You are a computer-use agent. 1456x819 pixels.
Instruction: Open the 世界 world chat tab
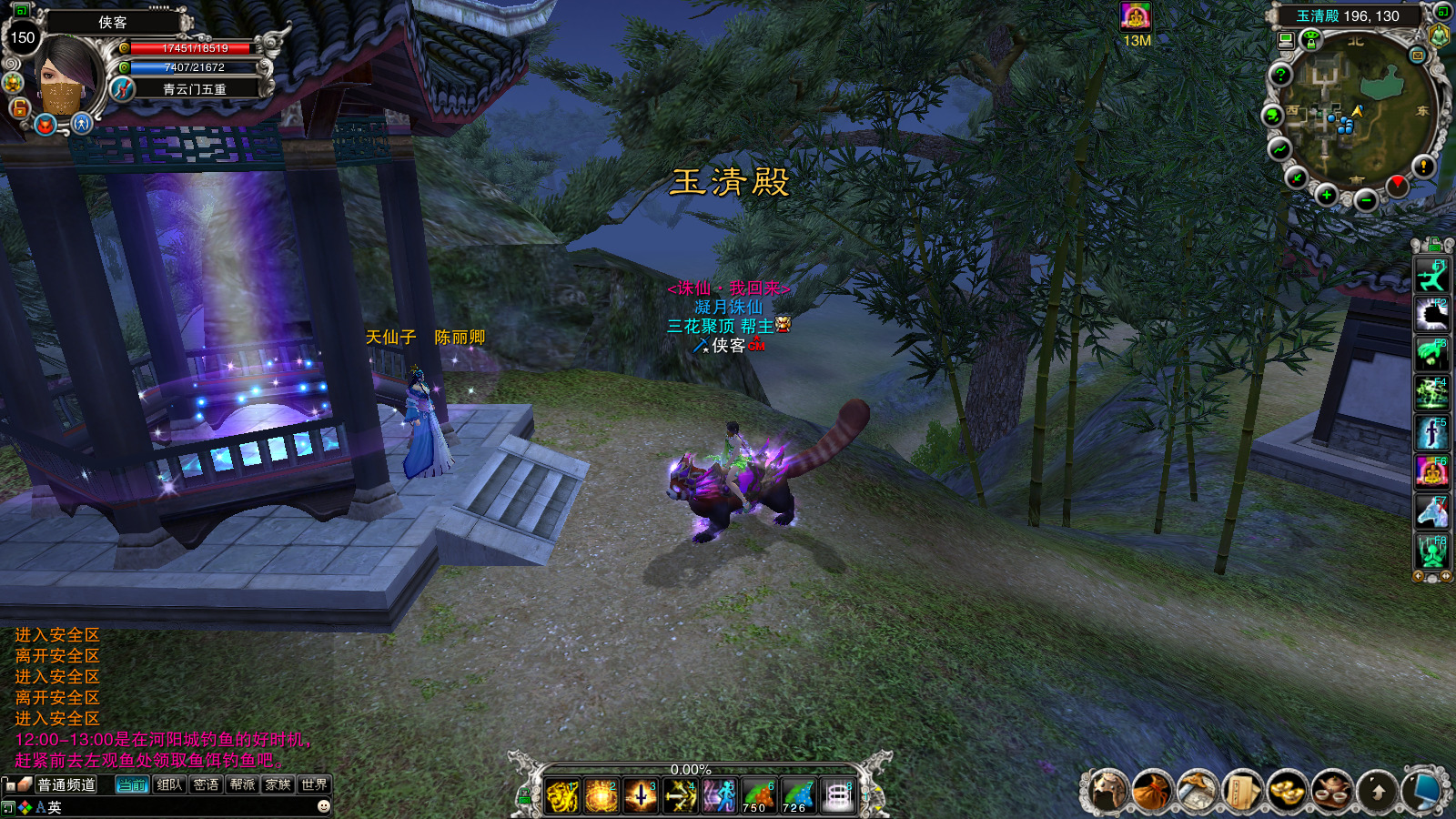coord(314,784)
